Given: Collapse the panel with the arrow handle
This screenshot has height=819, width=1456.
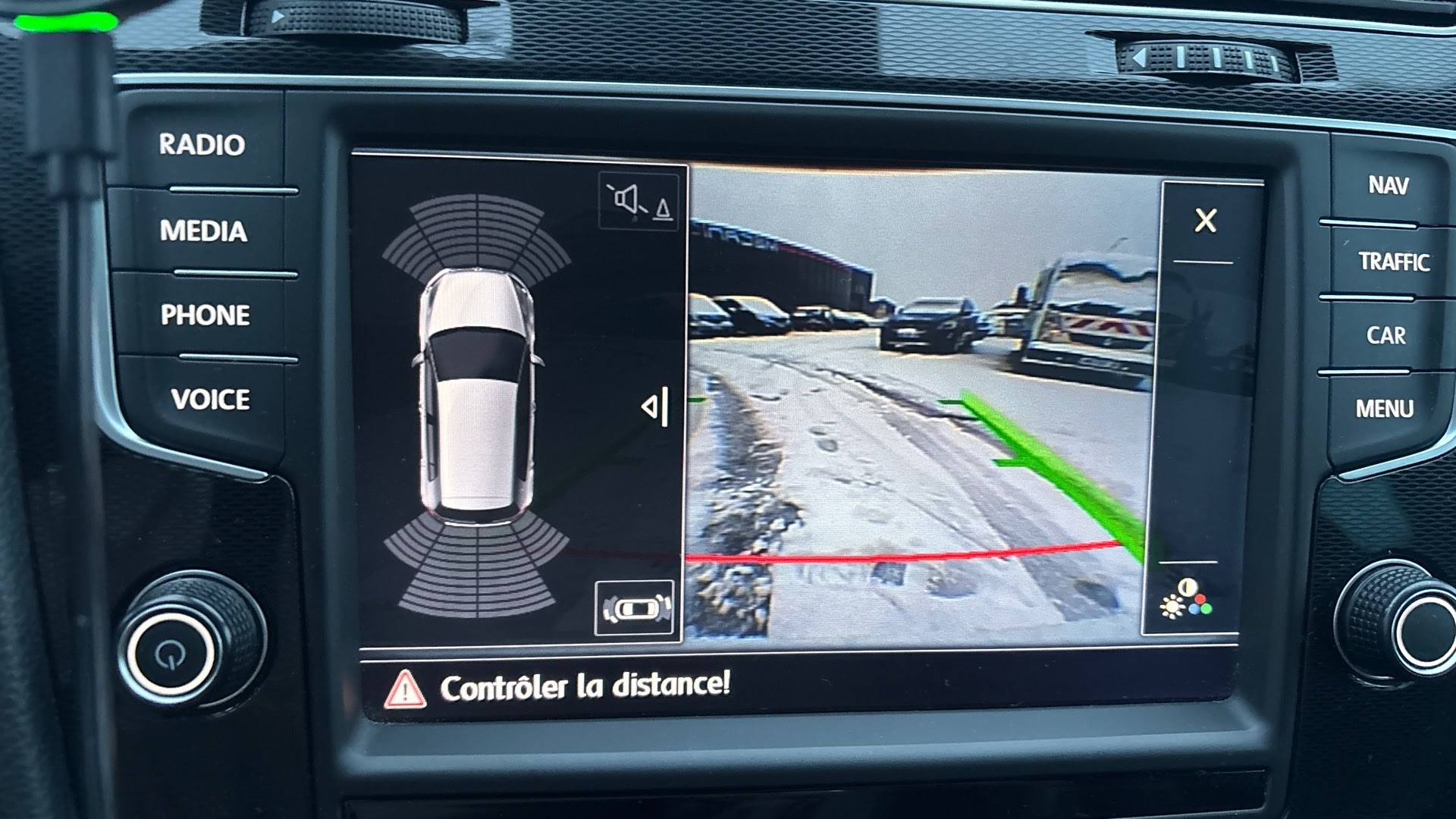Looking at the screenshot, I should click(656, 407).
